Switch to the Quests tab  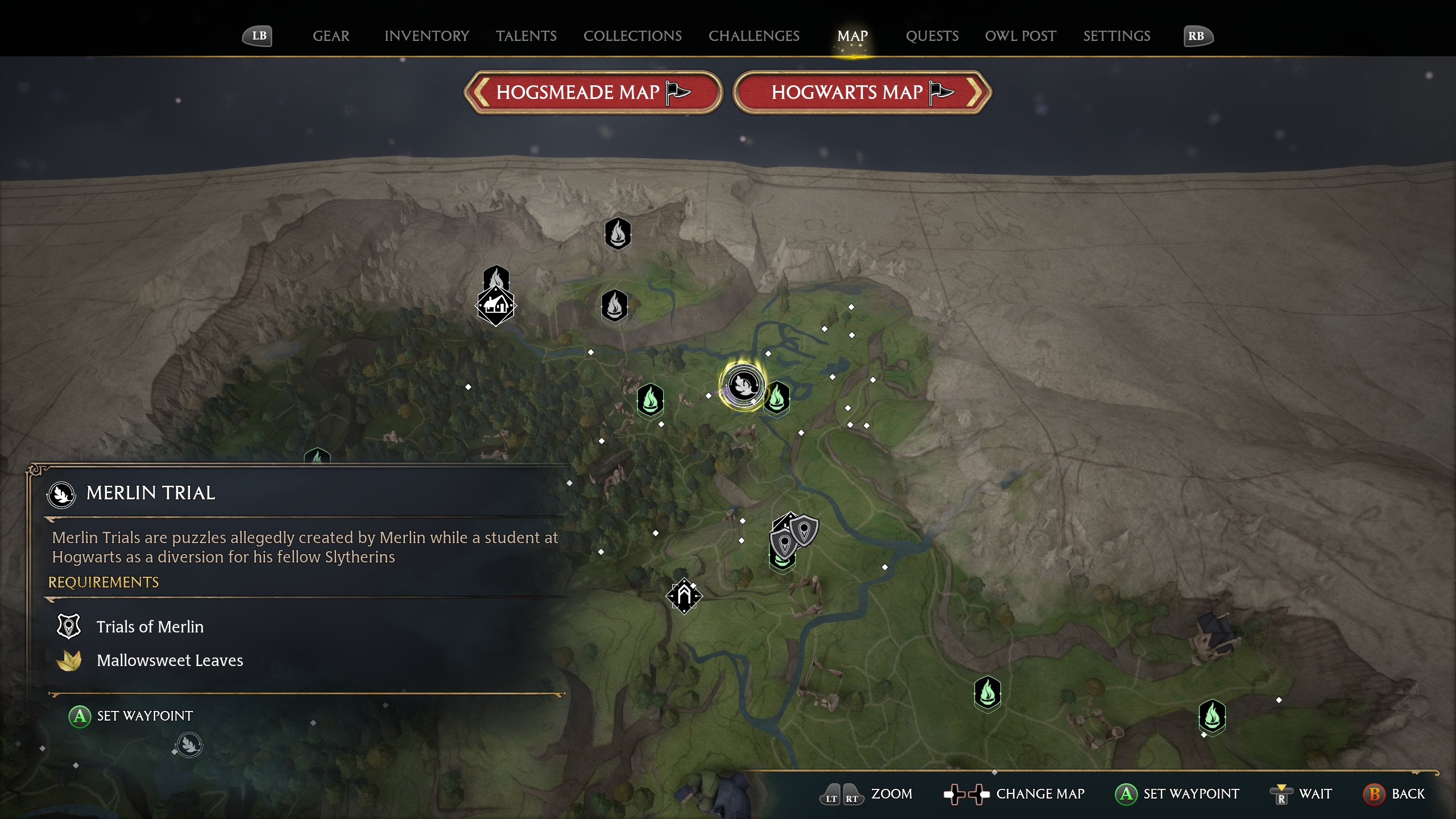[x=932, y=36]
